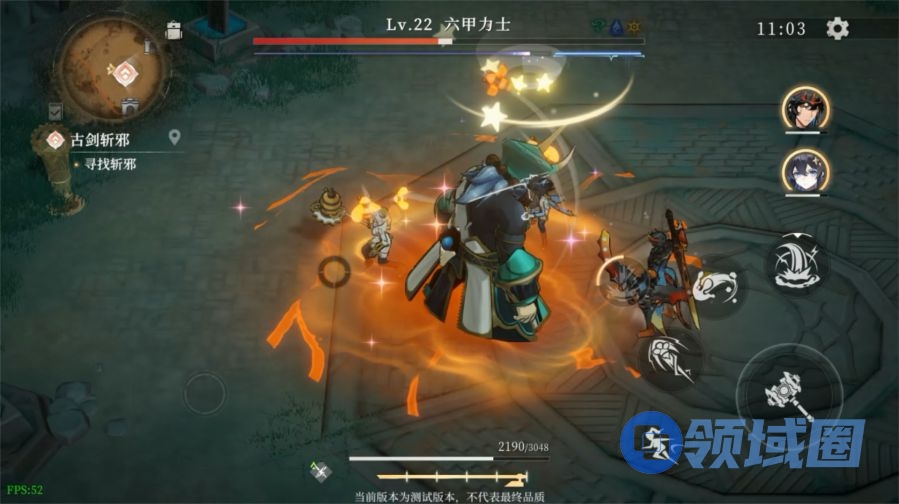Toggle the checklist icon below the minimap
Screen dimensions: 899x504
click(55, 111)
